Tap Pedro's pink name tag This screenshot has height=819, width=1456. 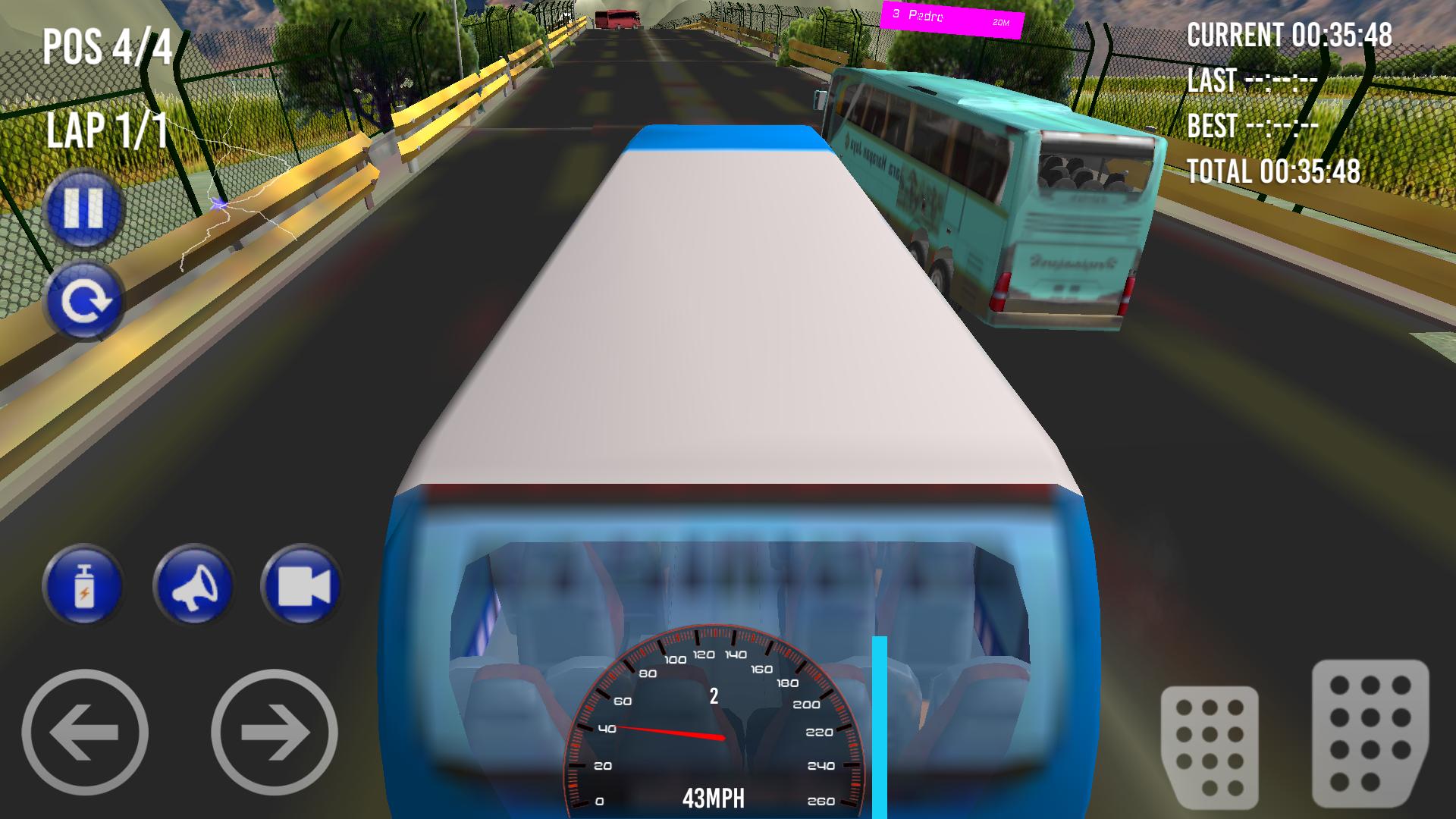(952, 17)
